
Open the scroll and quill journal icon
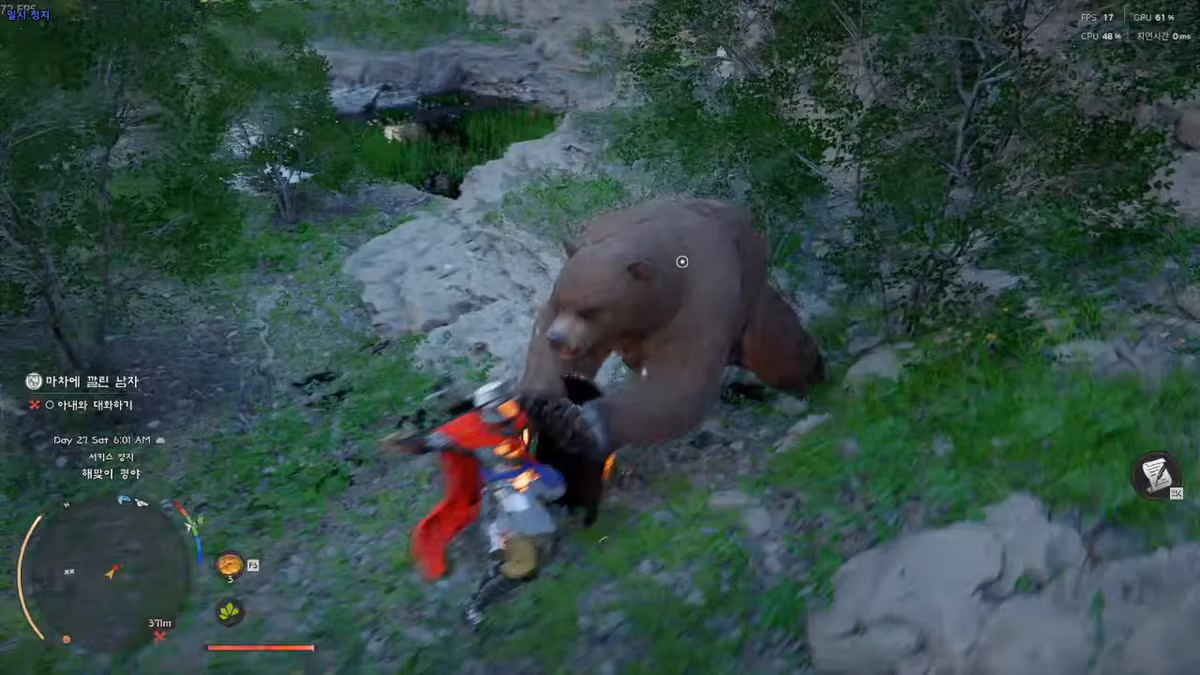(1155, 475)
